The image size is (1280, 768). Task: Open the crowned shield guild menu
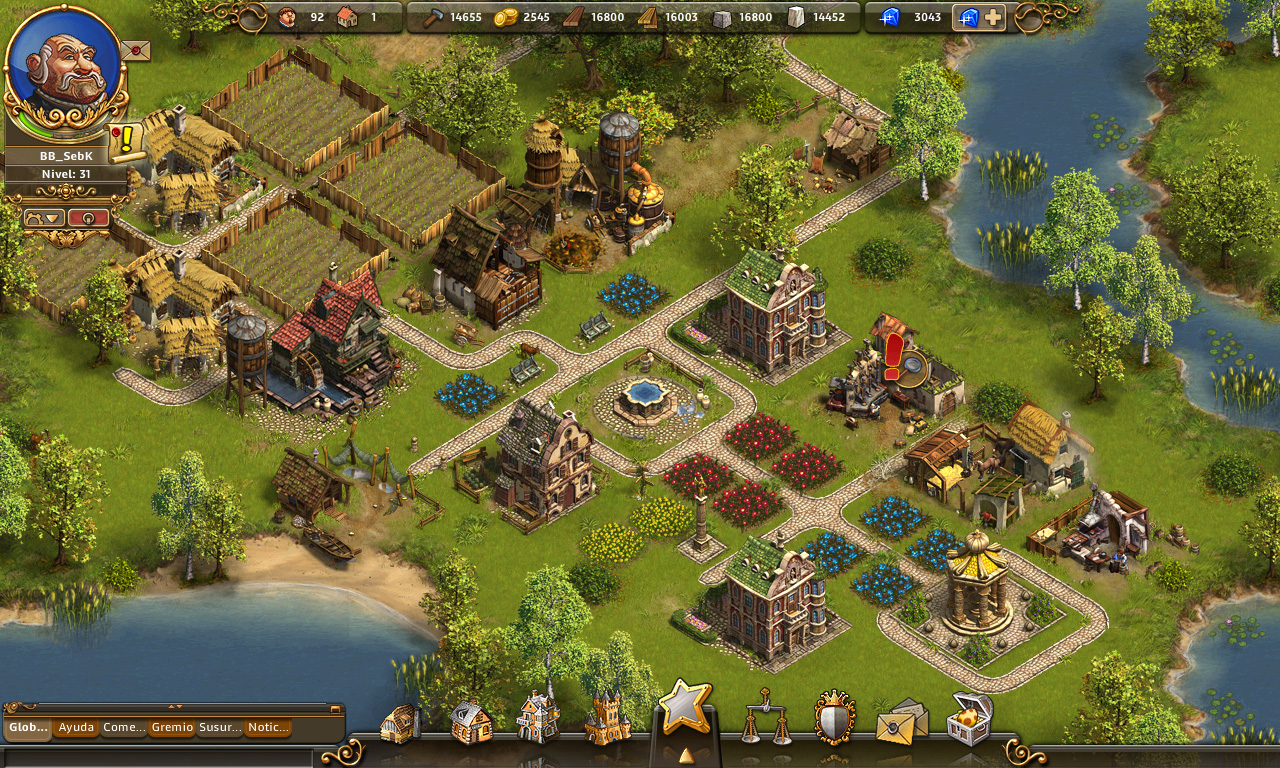pyautogui.click(x=834, y=717)
